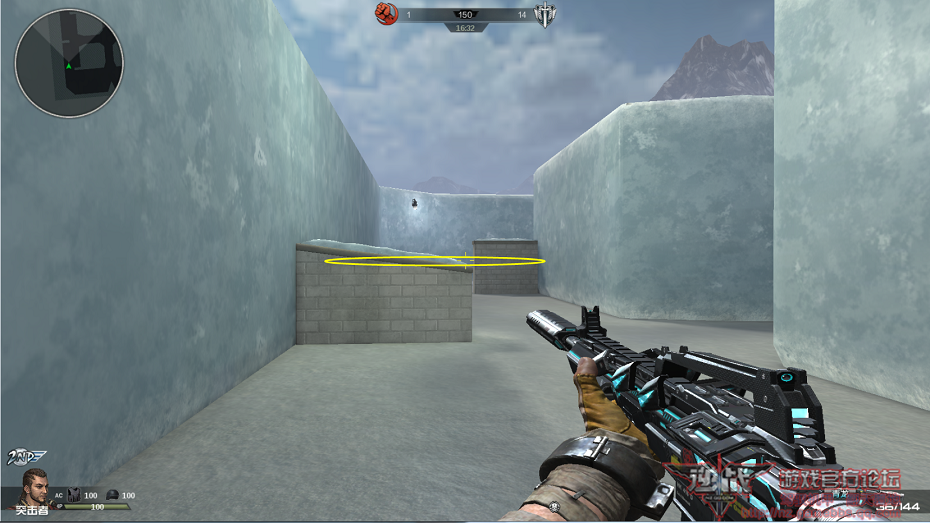Select the silver winged sword team emblem

tap(544, 15)
